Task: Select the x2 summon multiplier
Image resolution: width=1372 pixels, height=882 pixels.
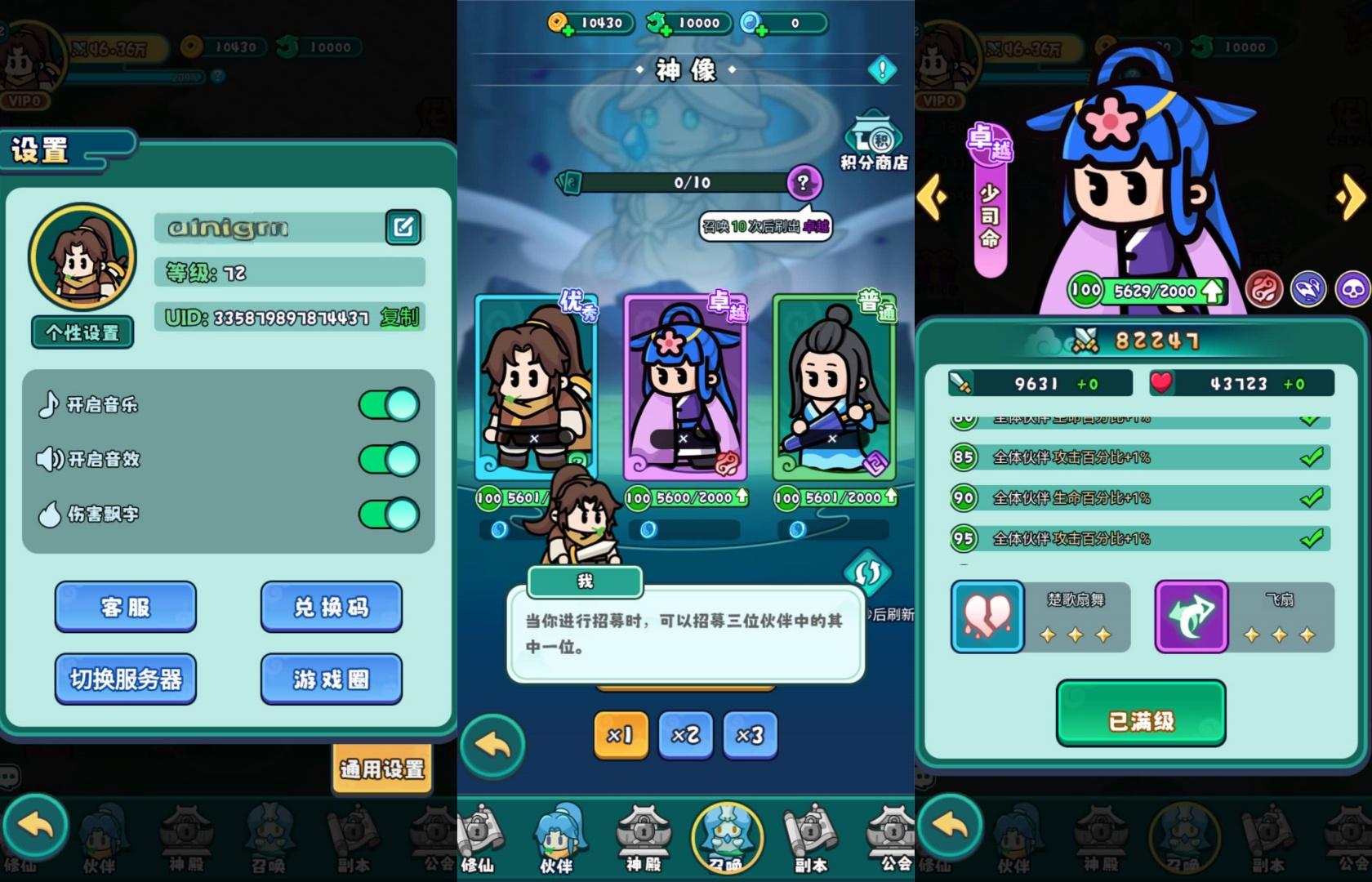Action: click(x=685, y=735)
